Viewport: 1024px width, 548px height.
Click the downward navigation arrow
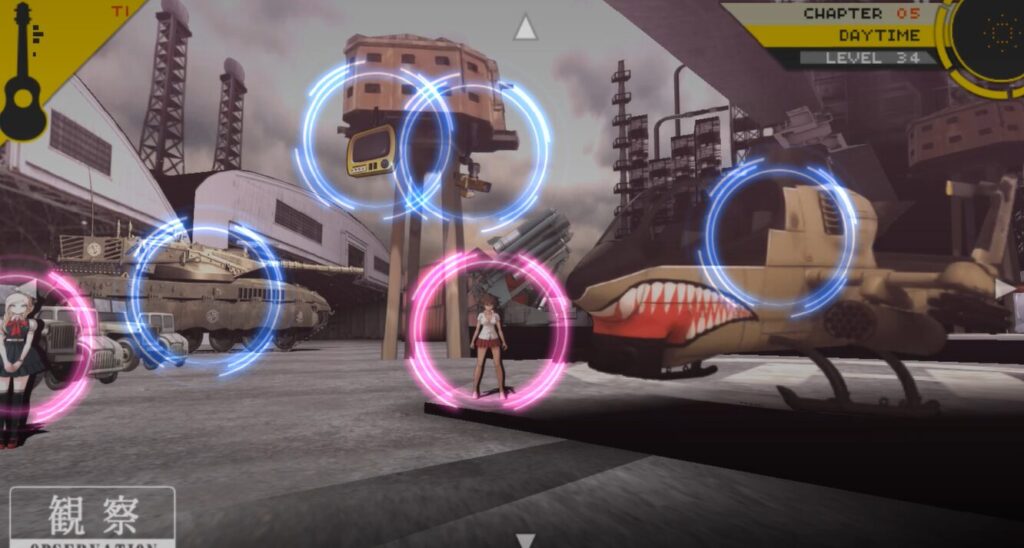[525, 540]
